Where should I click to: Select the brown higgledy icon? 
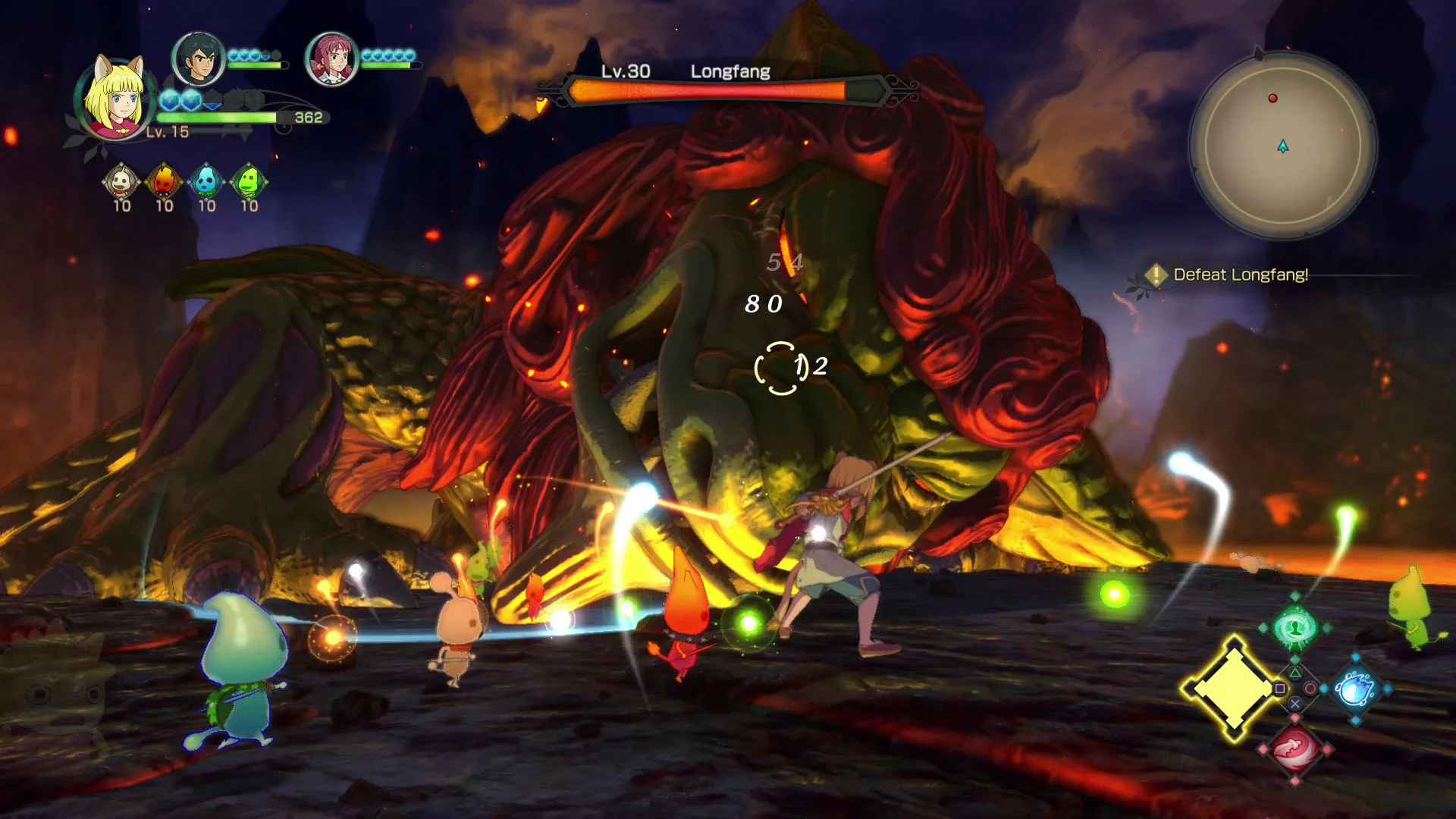click(121, 181)
